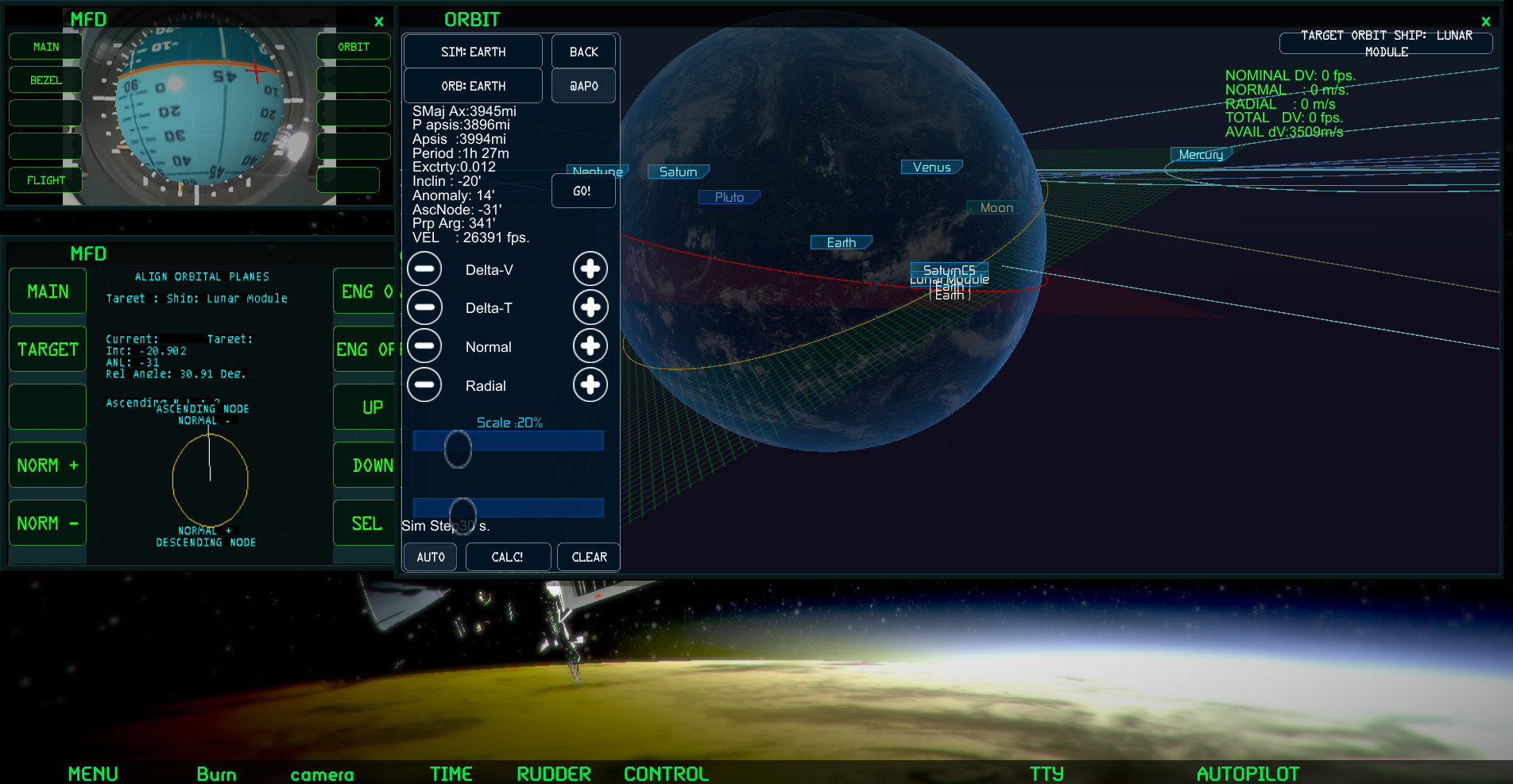
Task: Switch the top MFD to FLIGHT mode
Action: pos(44,180)
